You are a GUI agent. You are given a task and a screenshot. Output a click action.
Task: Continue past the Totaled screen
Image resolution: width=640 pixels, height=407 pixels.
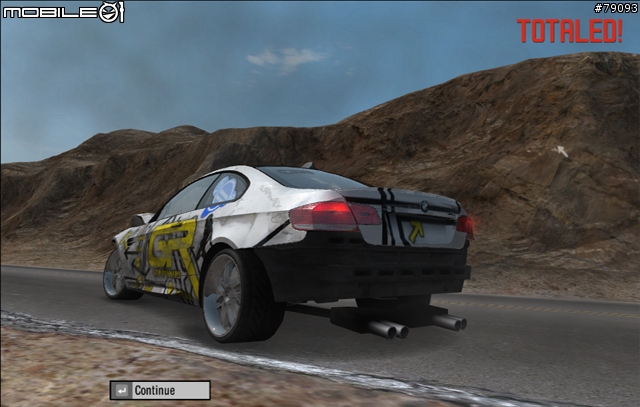[160, 390]
